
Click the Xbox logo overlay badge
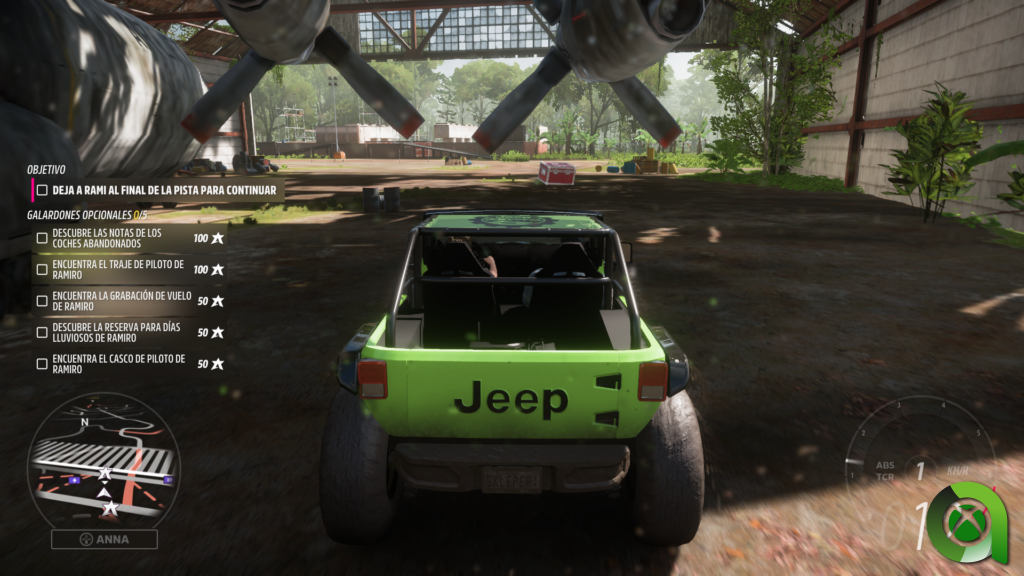[x=967, y=523]
